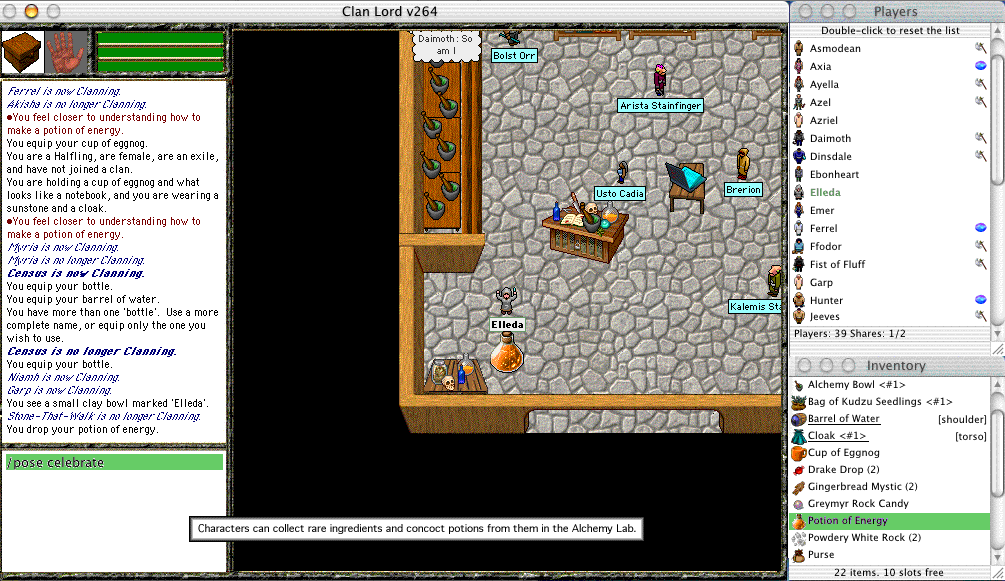Select Ebonheart in the Players list
1005x581 pixels.
(x=834, y=174)
